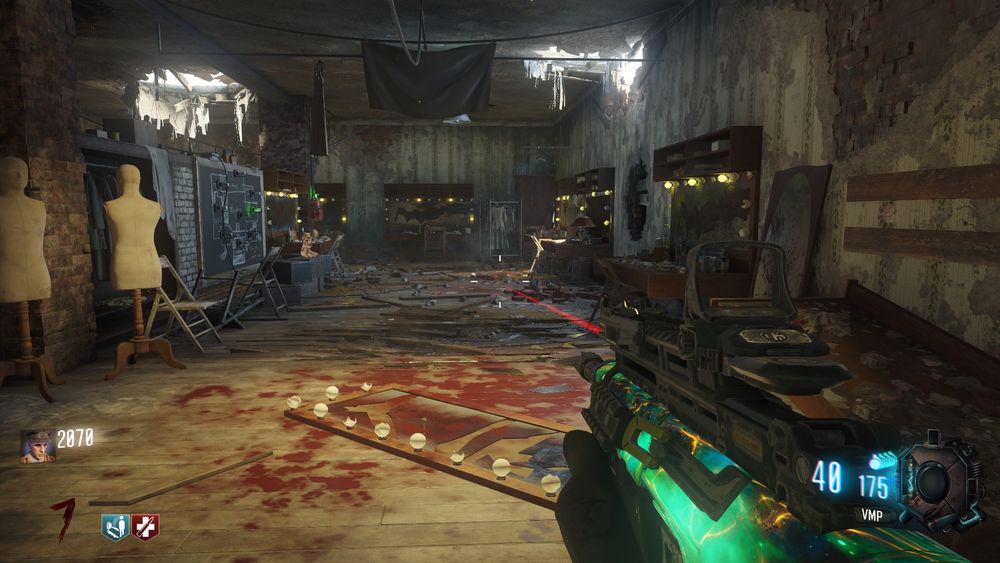The height and width of the screenshot is (563, 1000).
Task: Click the VMP weapon name label
Action: pos(872,515)
